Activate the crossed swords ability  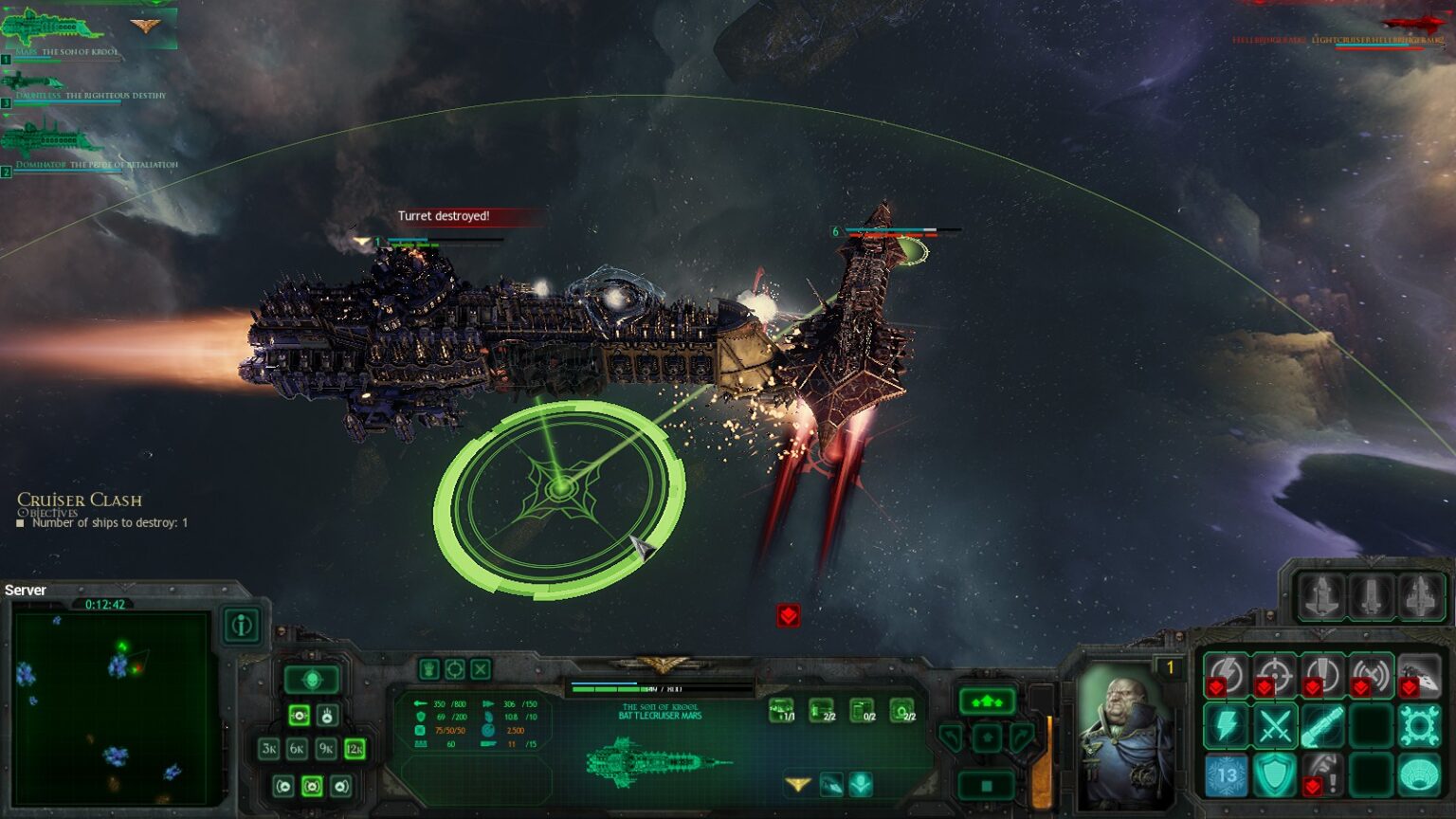[1275, 727]
